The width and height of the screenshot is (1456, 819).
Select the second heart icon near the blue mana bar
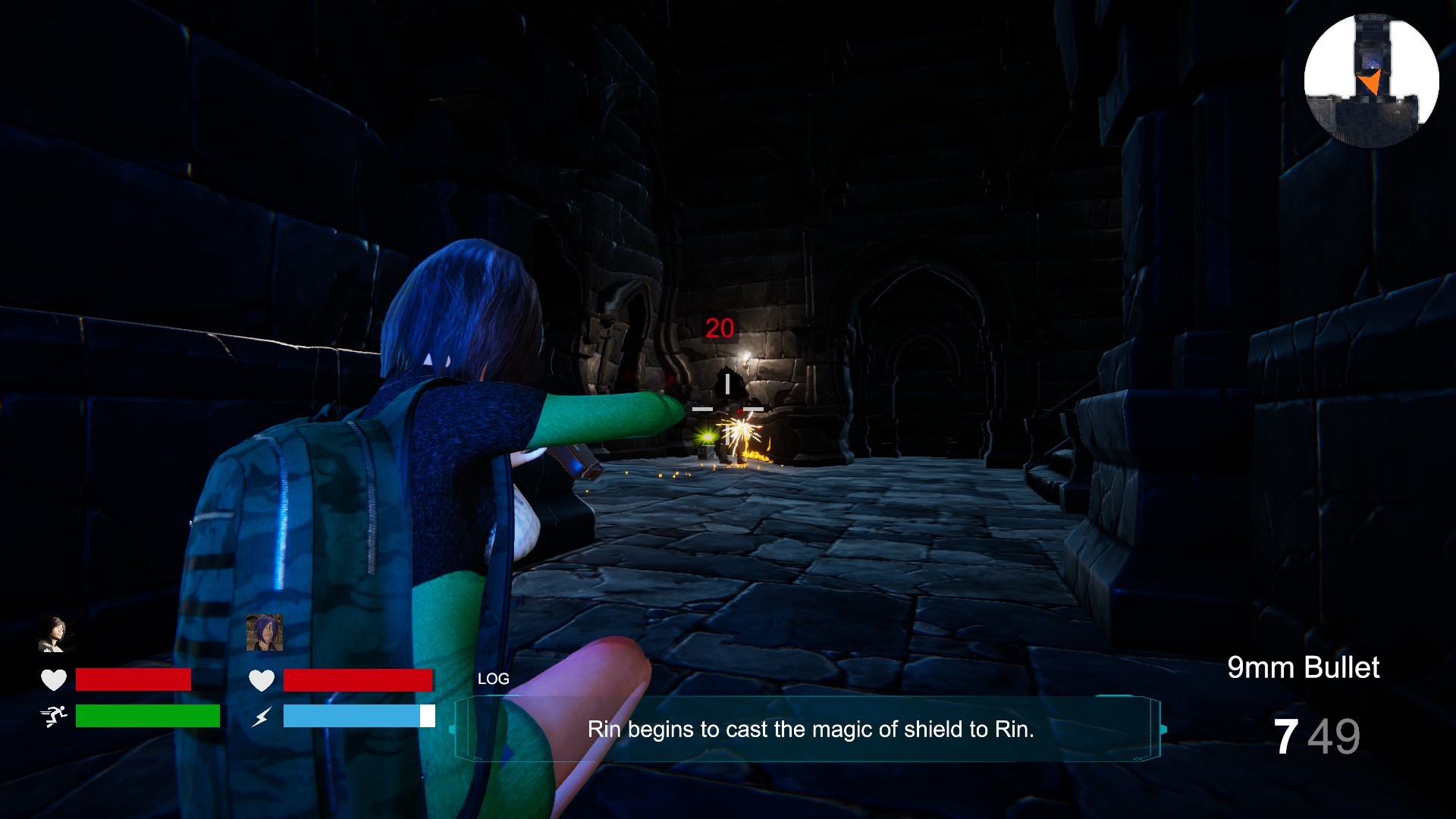coord(262,680)
